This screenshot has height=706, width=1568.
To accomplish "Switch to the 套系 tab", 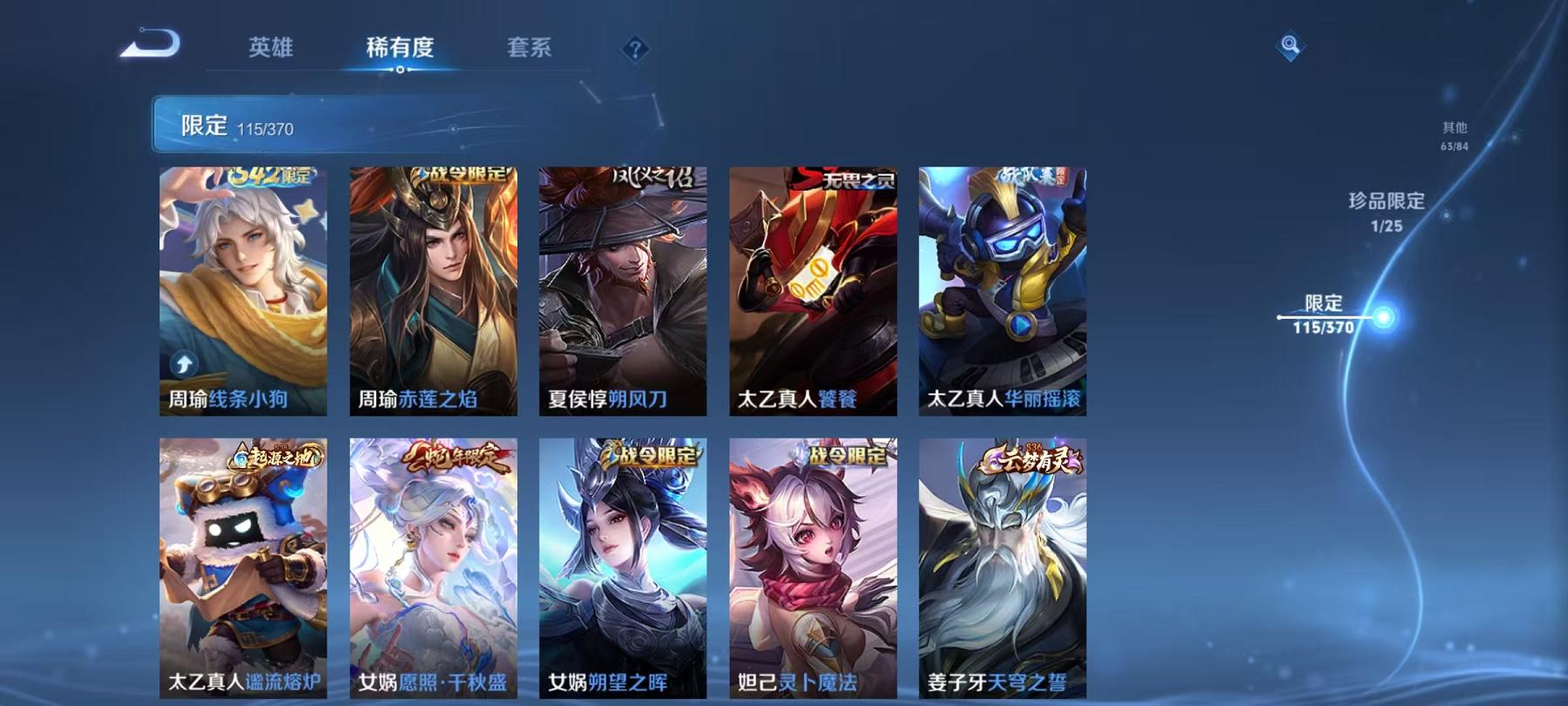I will point(531,50).
